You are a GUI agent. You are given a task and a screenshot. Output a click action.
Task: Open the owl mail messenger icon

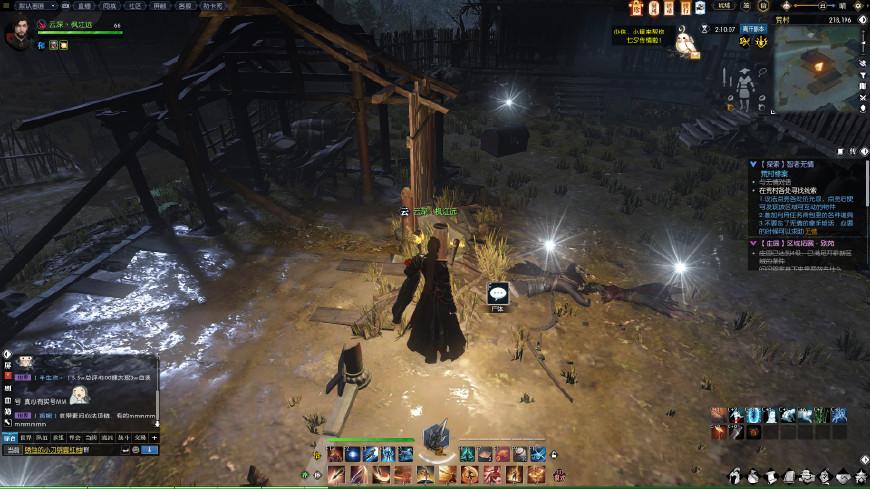click(x=685, y=43)
